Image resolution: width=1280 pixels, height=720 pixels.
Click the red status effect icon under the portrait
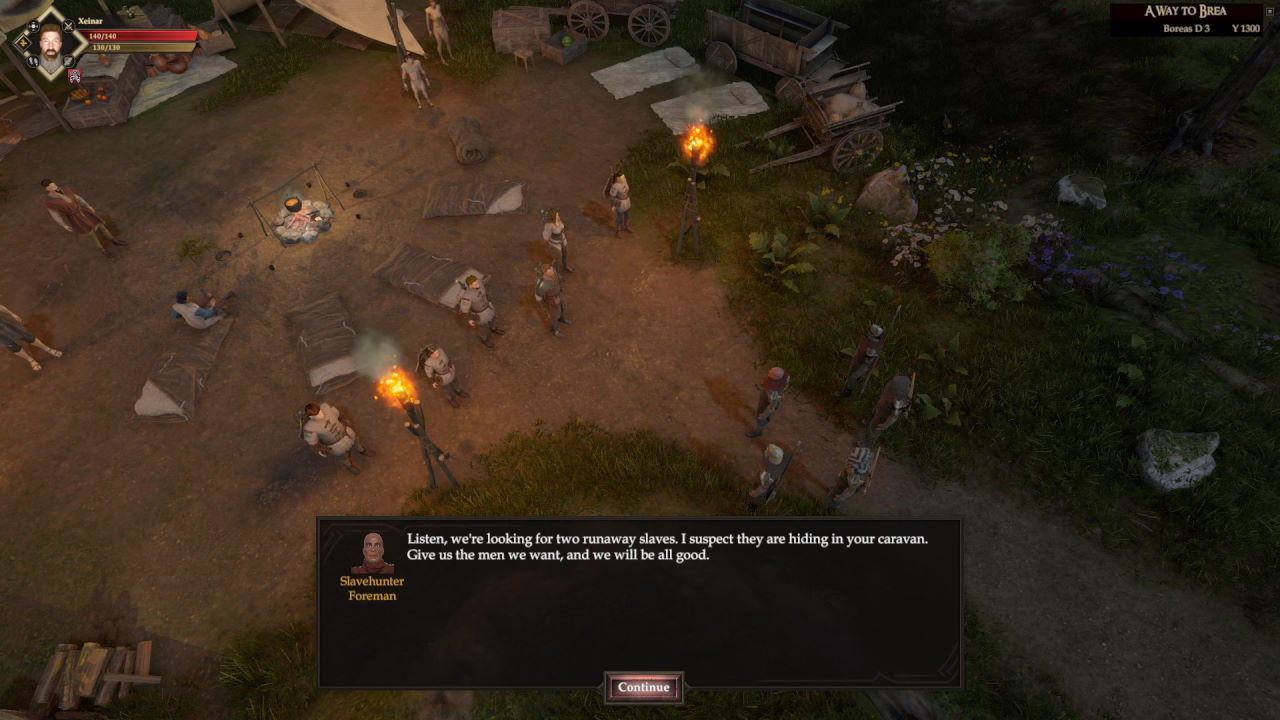tap(75, 76)
